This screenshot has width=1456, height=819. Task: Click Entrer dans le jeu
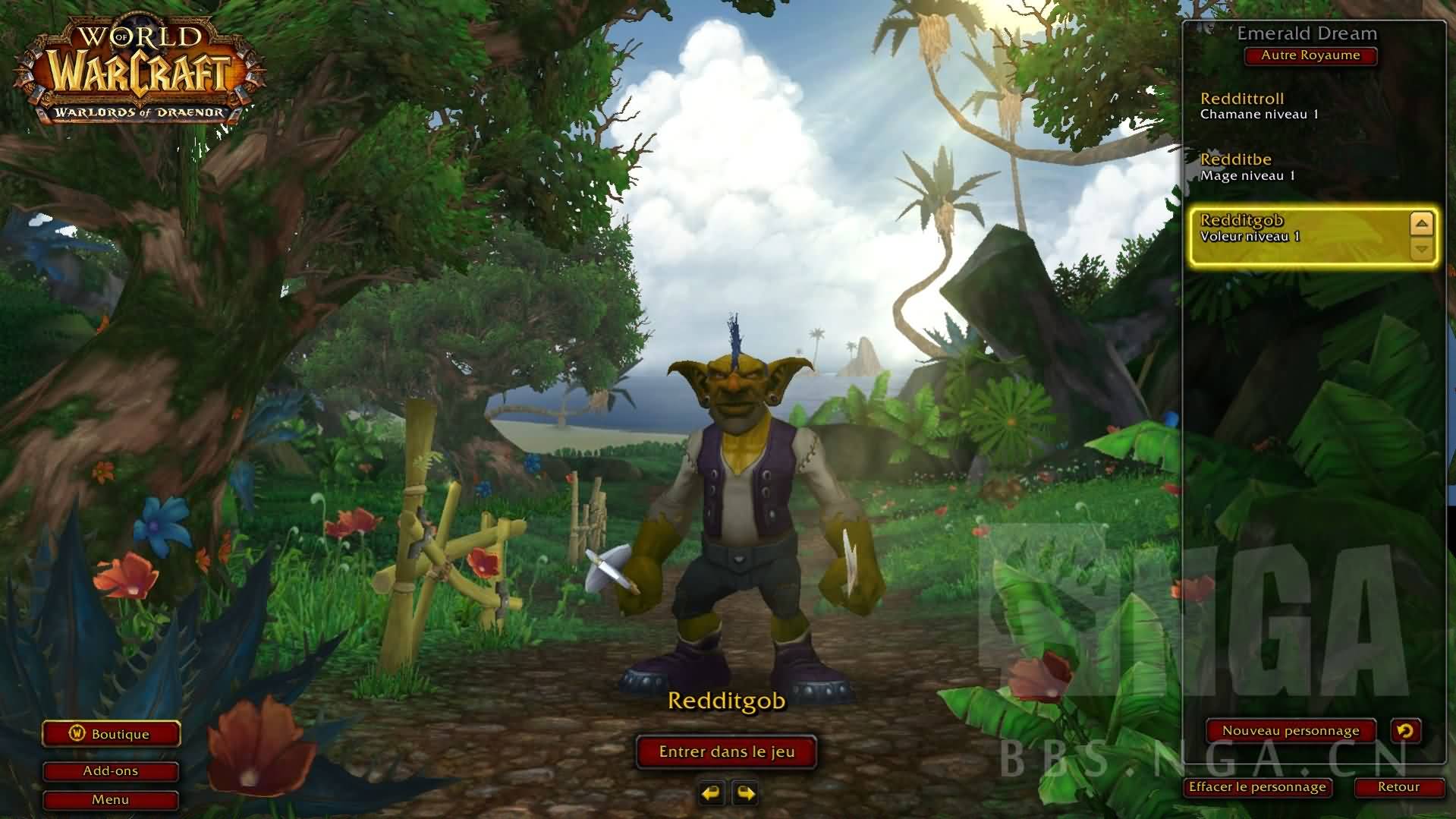[x=726, y=751]
